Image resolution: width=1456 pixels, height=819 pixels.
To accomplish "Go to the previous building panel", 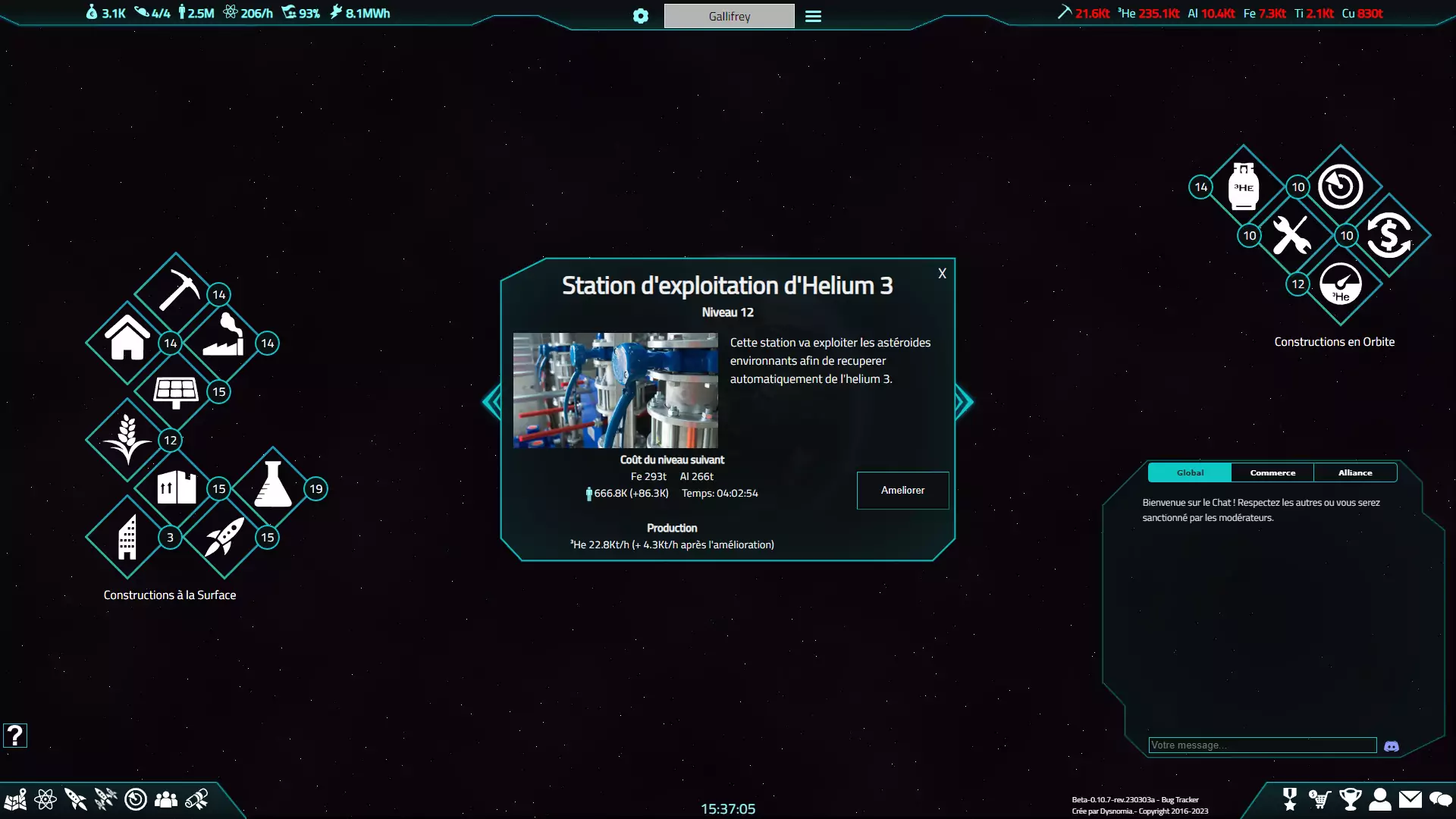I will pyautogui.click(x=493, y=402).
